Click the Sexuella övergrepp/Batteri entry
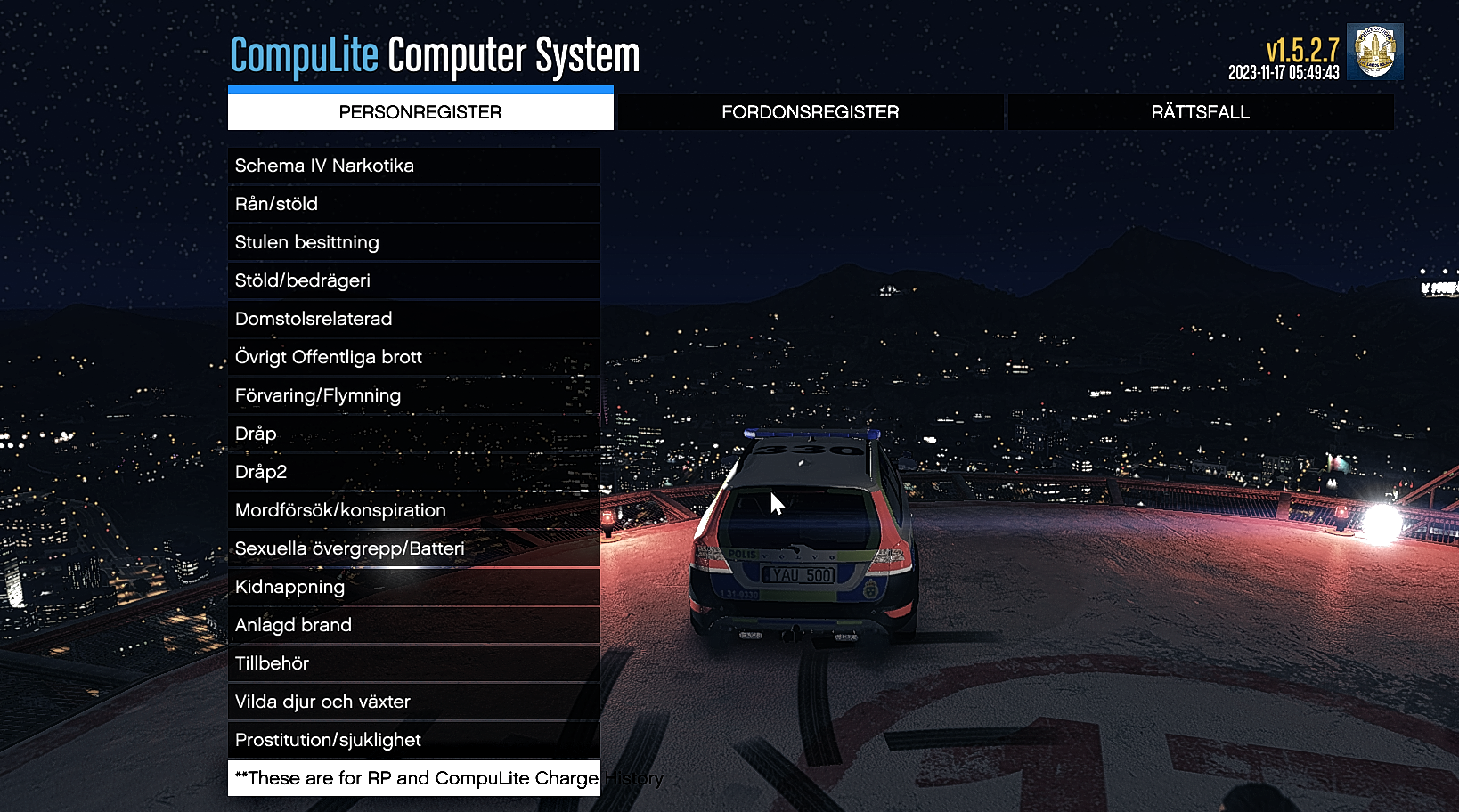The height and width of the screenshot is (812, 1459). pos(413,548)
